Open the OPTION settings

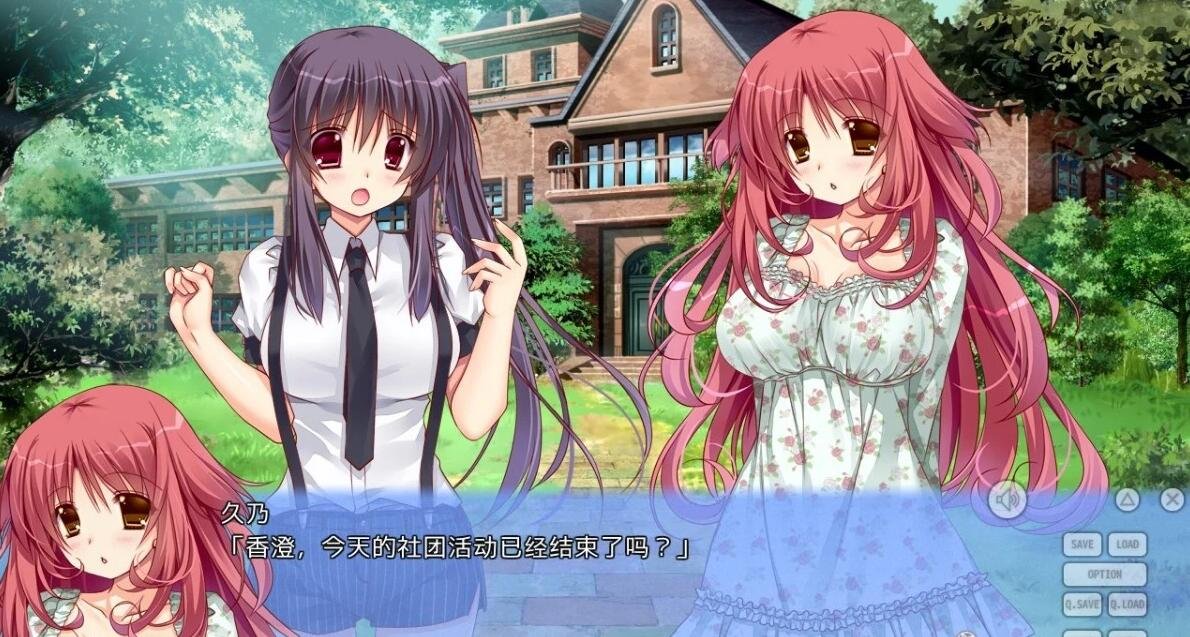click(x=1104, y=575)
